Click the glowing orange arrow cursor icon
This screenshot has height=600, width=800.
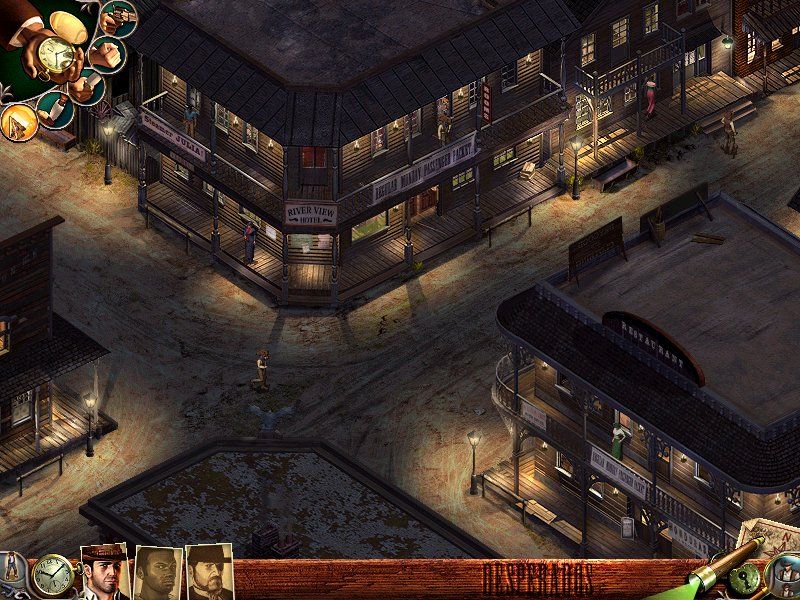[19, 121]
